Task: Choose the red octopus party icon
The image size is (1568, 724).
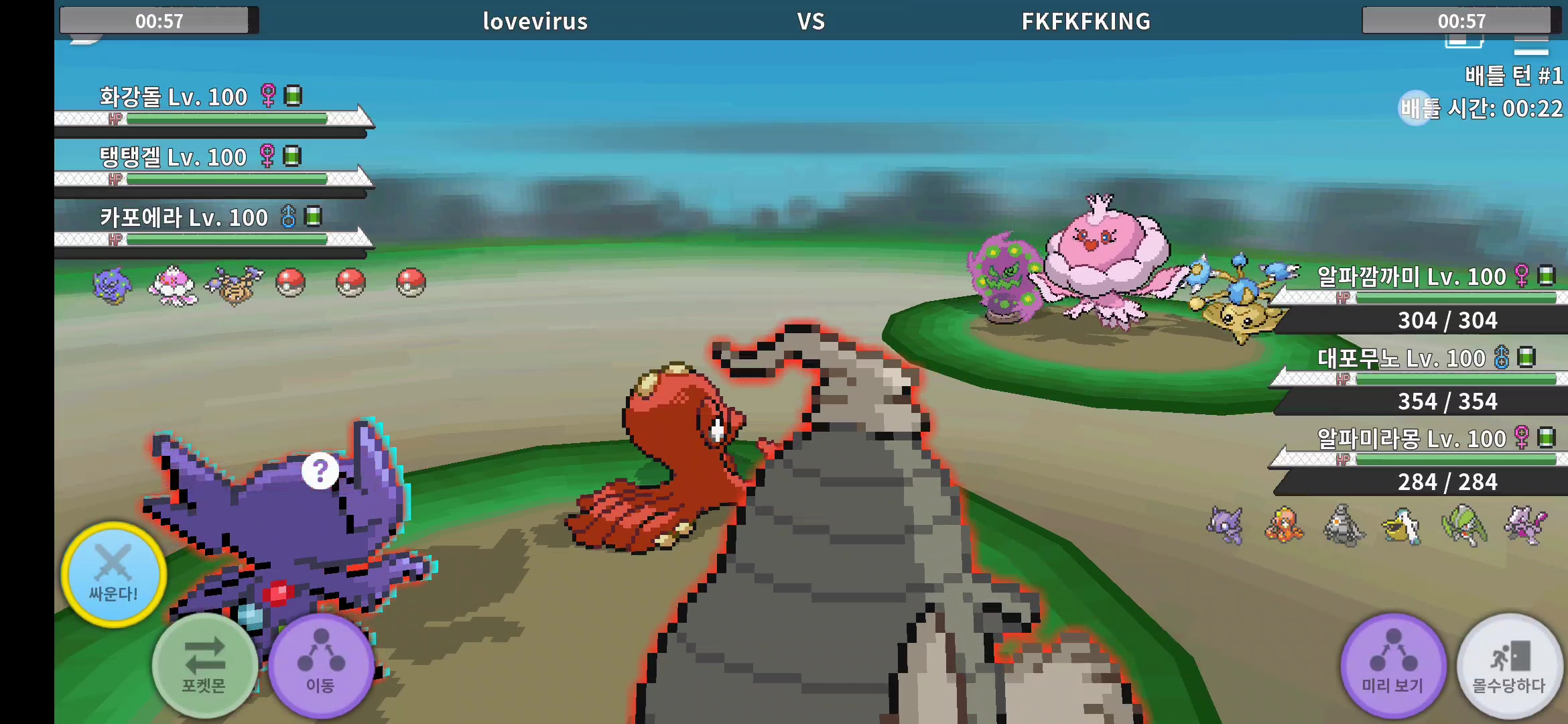Action: 1284,525
